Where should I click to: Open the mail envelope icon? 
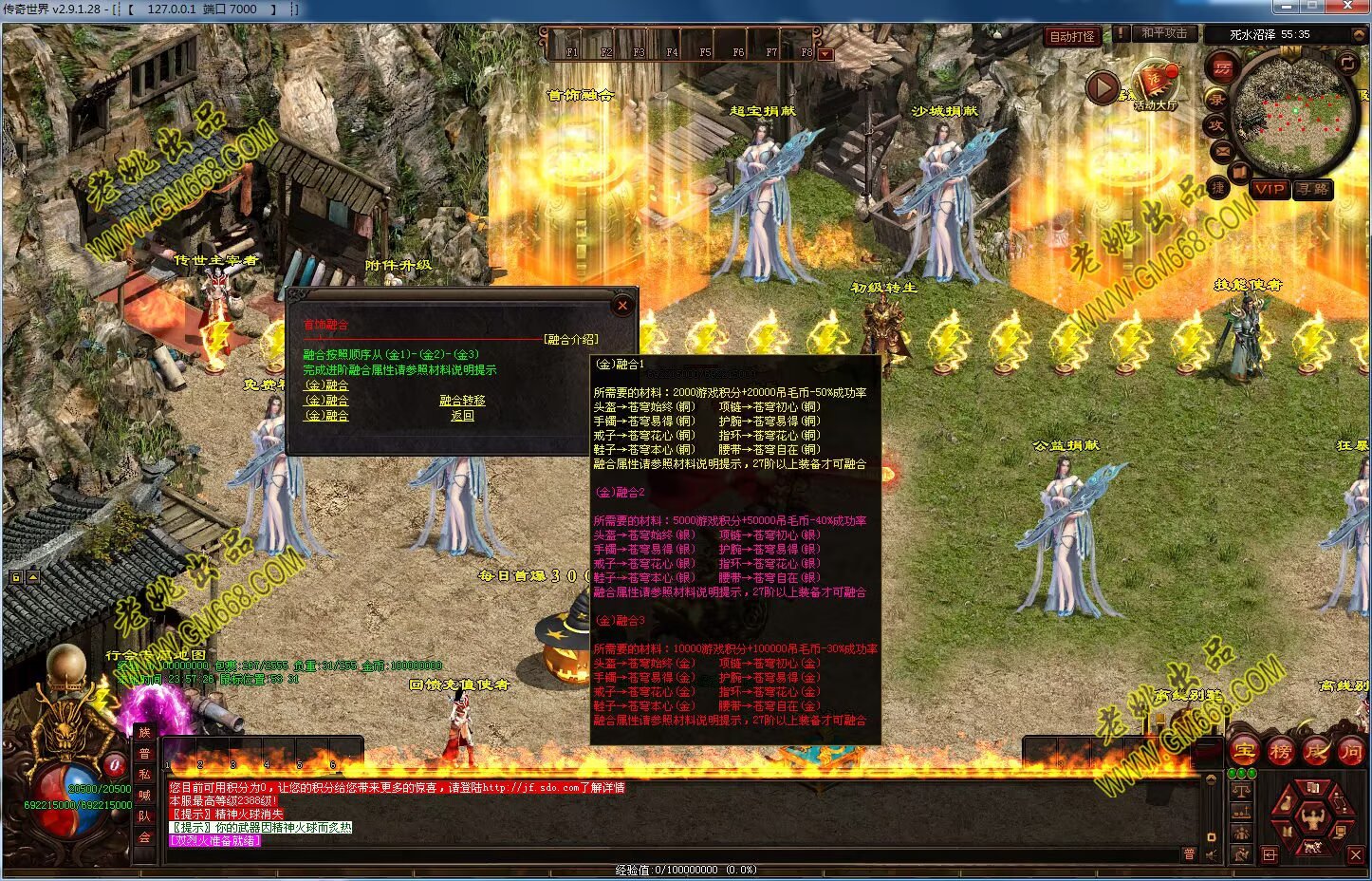pyautogui.click(x=1222, y=151)
